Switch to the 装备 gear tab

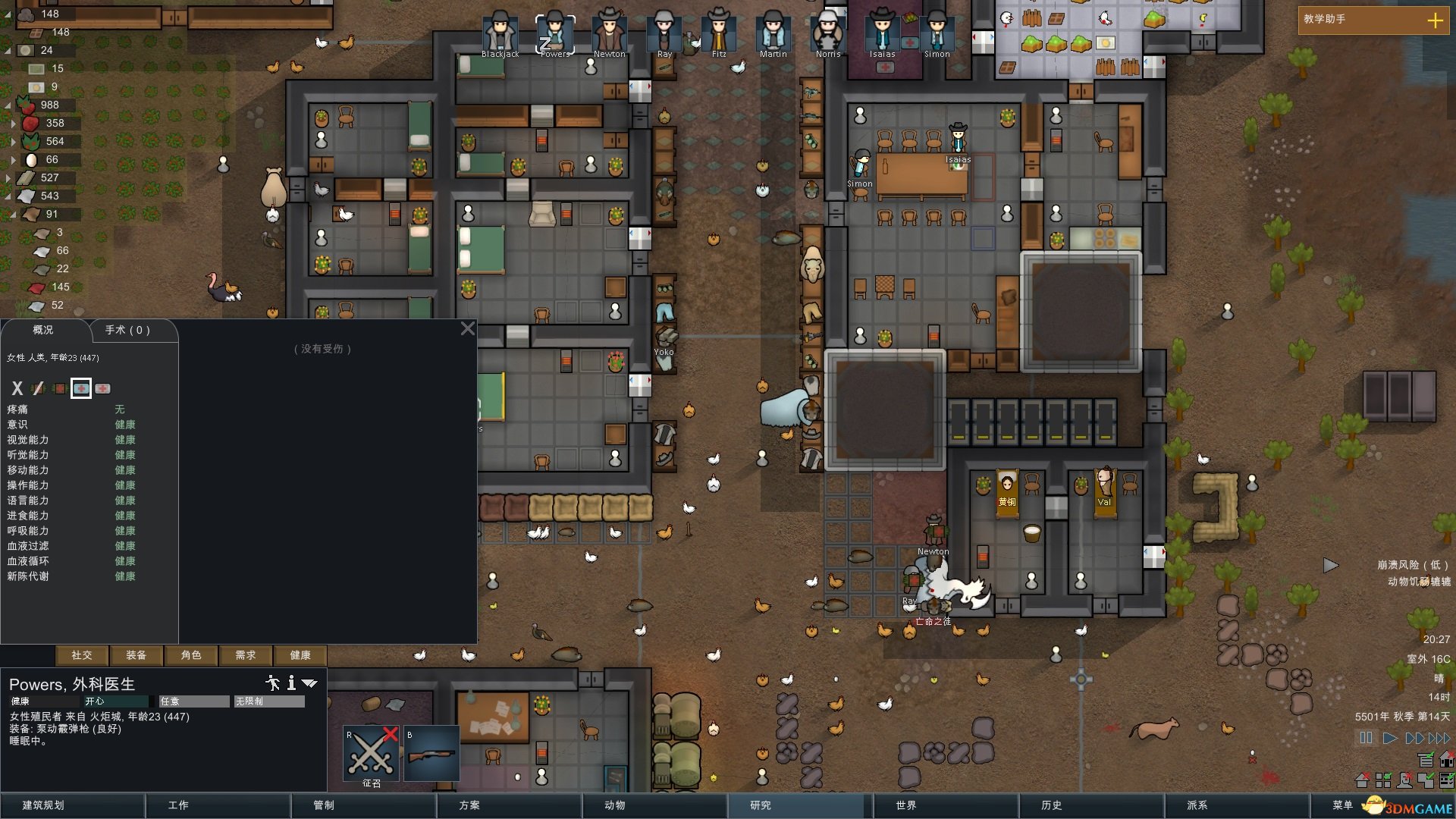136,655
